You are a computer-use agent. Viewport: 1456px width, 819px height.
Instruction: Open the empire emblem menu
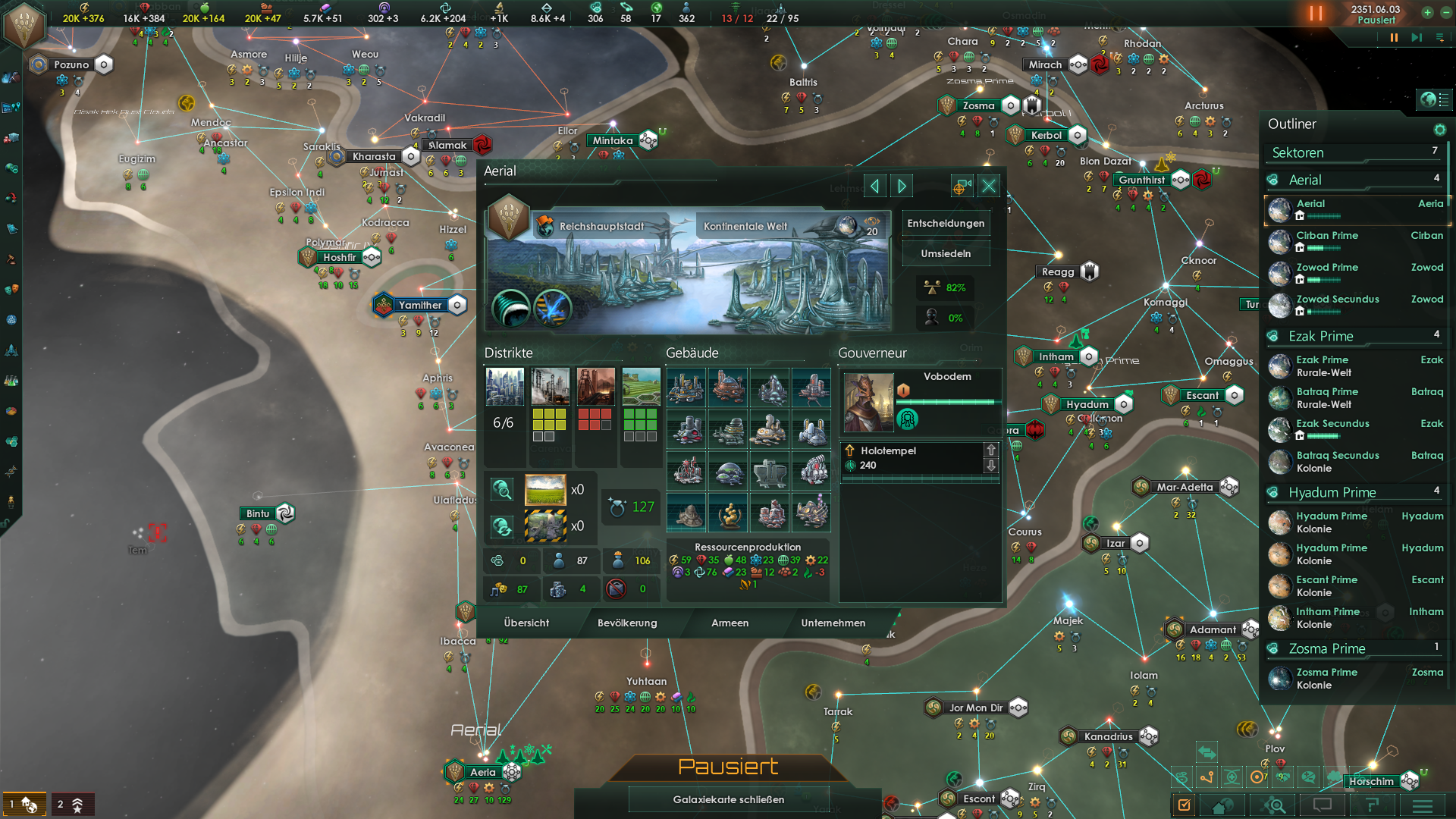tap(24, 24)
